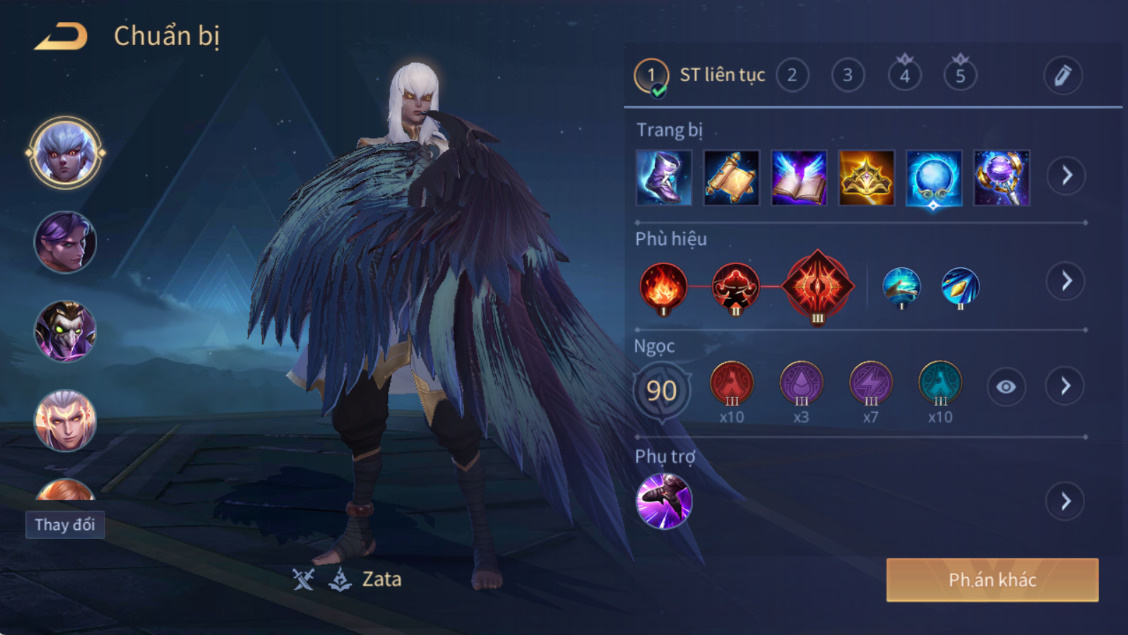Image resolution: width=1128 pixels, height=635 pixels.
Task: Select the glowing spellbook equipment item
Action: click(799, 178)
